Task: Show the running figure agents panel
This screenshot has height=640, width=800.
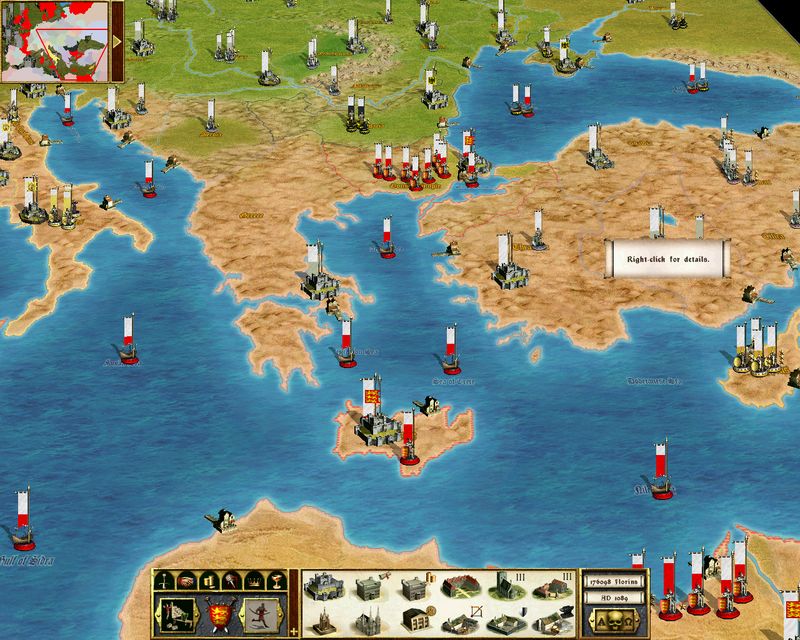Action: point(264,612)
